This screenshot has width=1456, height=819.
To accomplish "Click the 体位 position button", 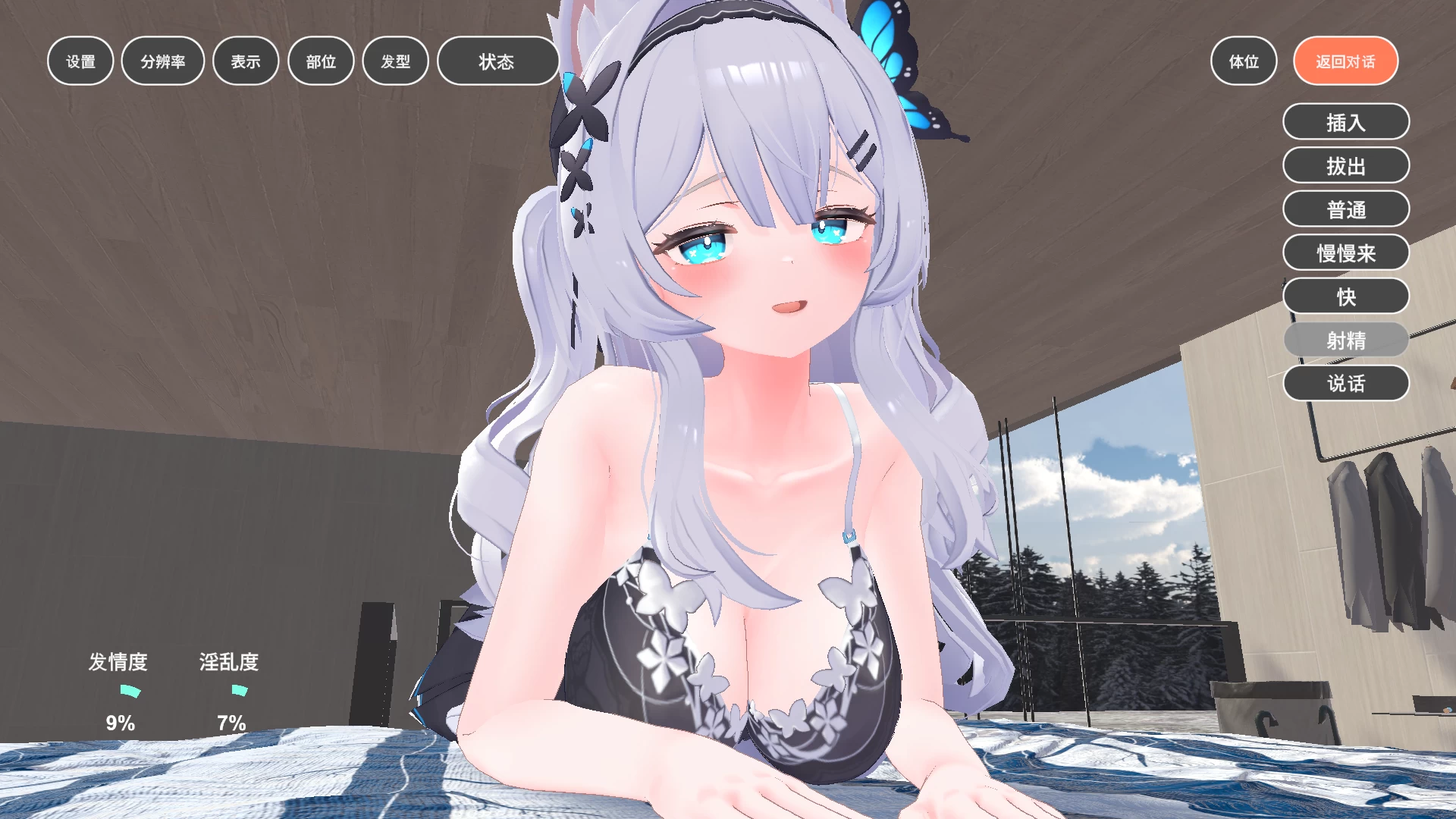I will (1243, 61).
